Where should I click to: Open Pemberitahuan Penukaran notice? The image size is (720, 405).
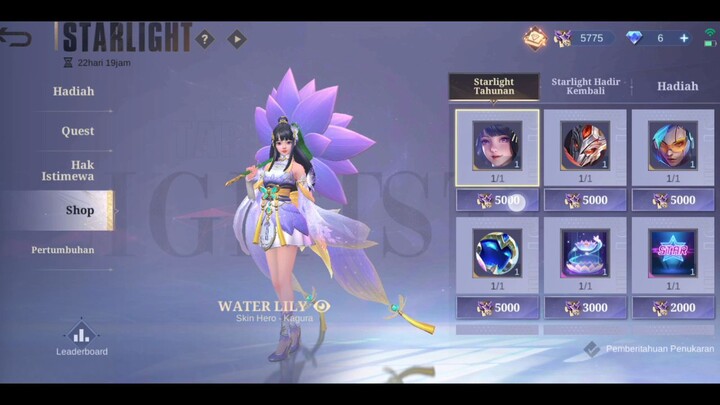coord(649,349)
